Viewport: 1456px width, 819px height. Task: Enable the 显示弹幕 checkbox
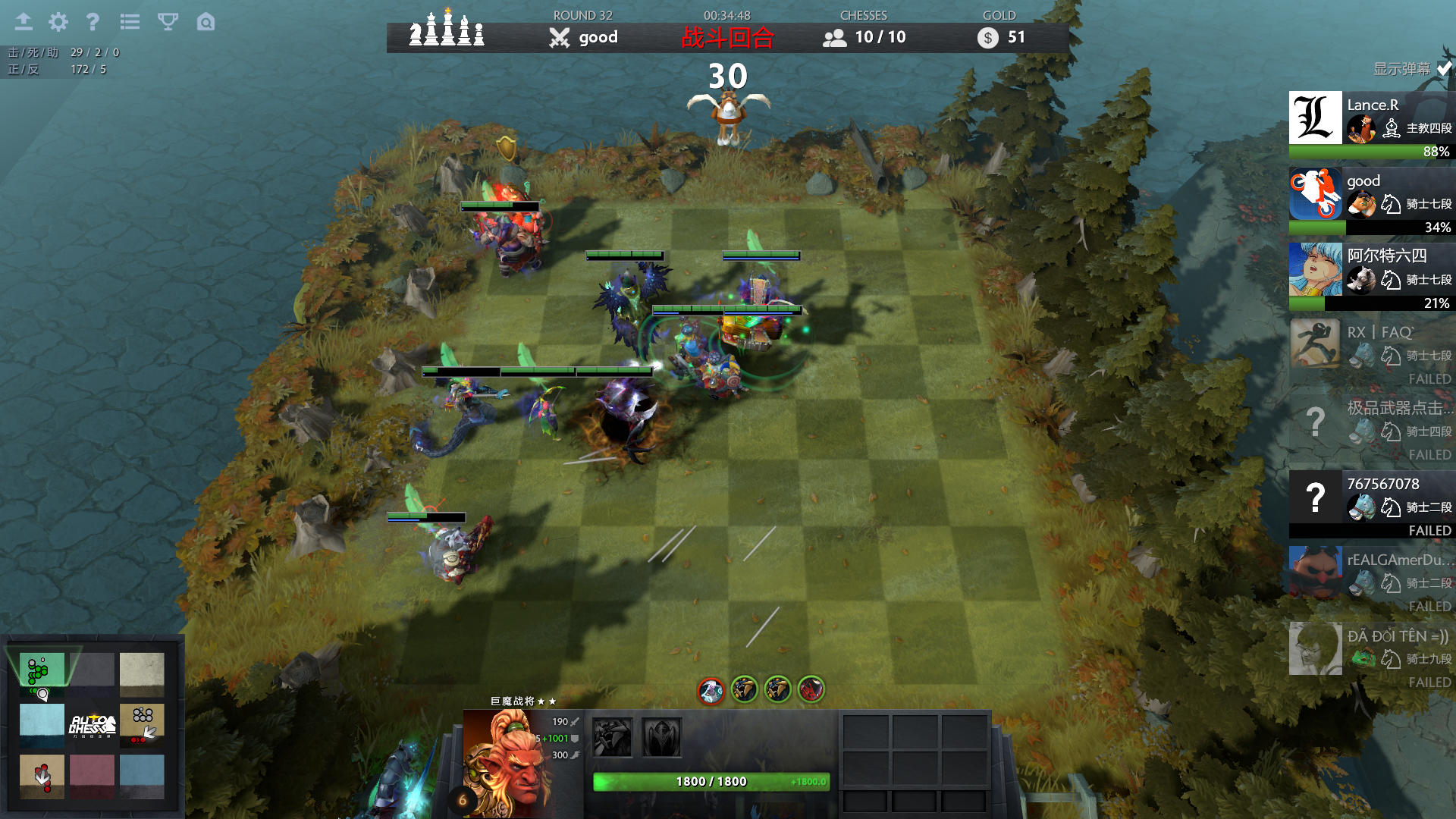(1442, 67)
